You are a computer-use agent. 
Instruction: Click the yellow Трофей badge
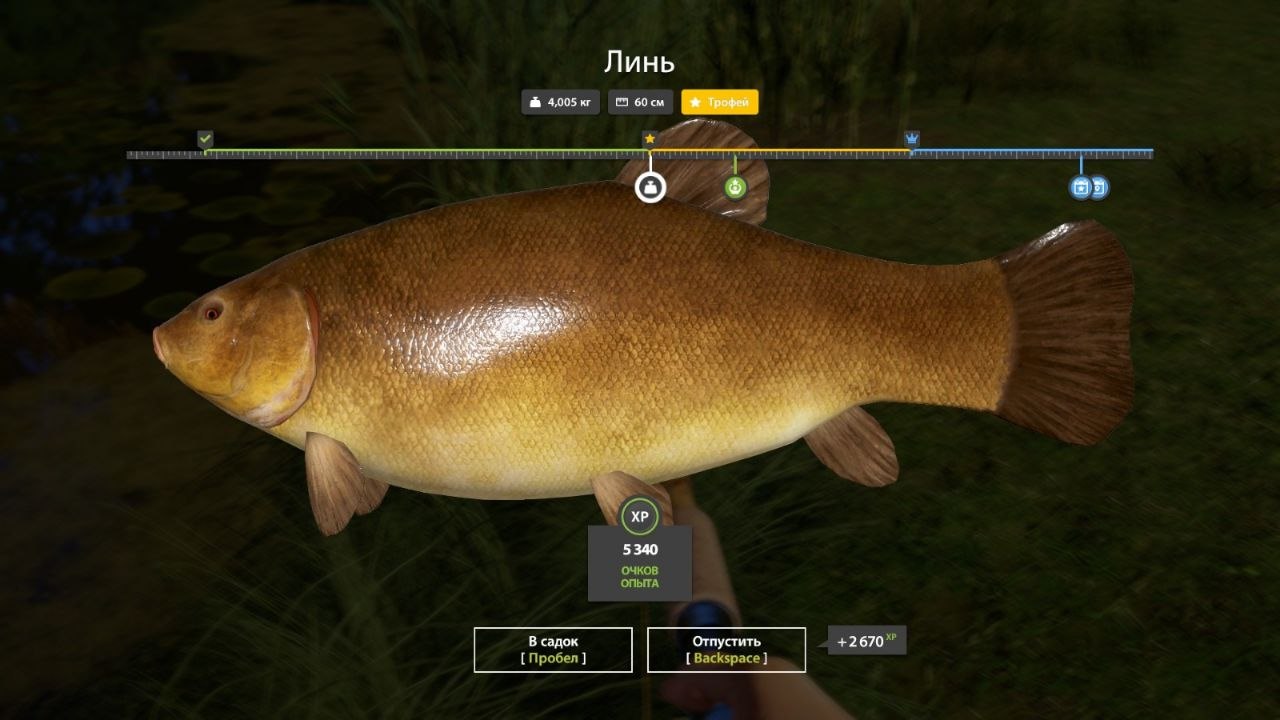click(720, 101)
